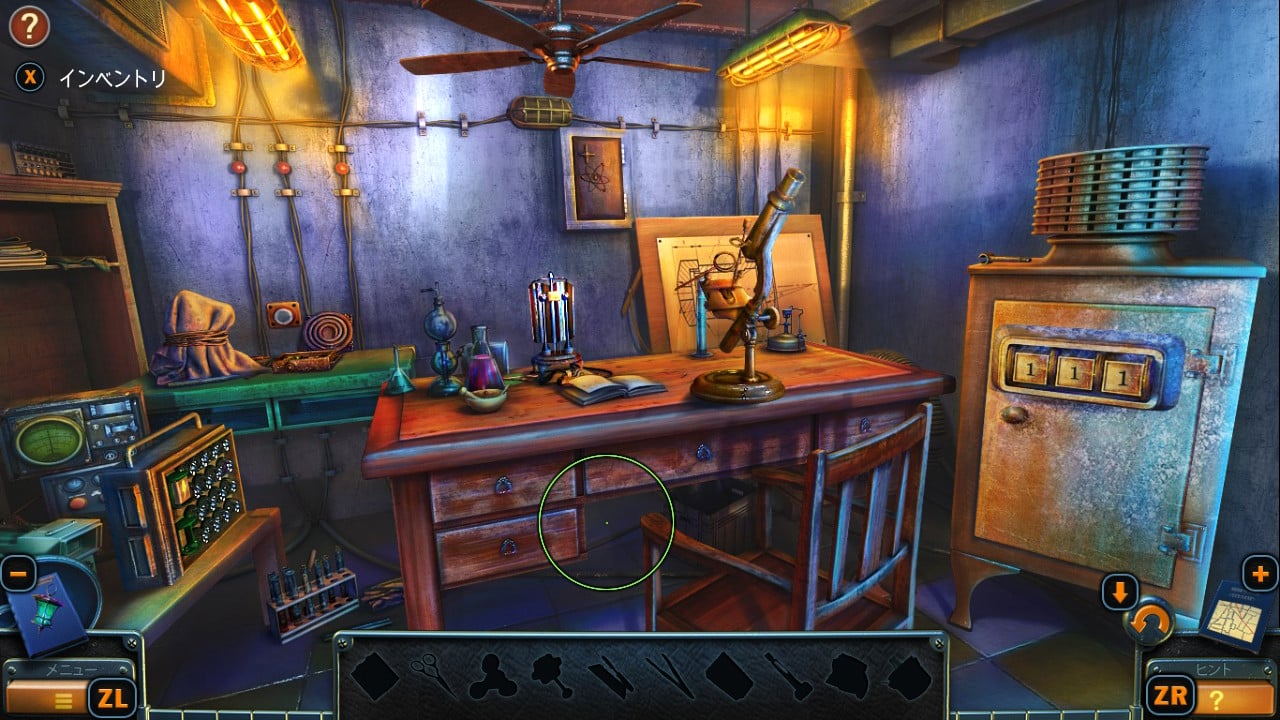The height and width of the screenshot is (720, 1280).
Task: Select the mallet silhouette in the item bar
Action: coord(788,676)
